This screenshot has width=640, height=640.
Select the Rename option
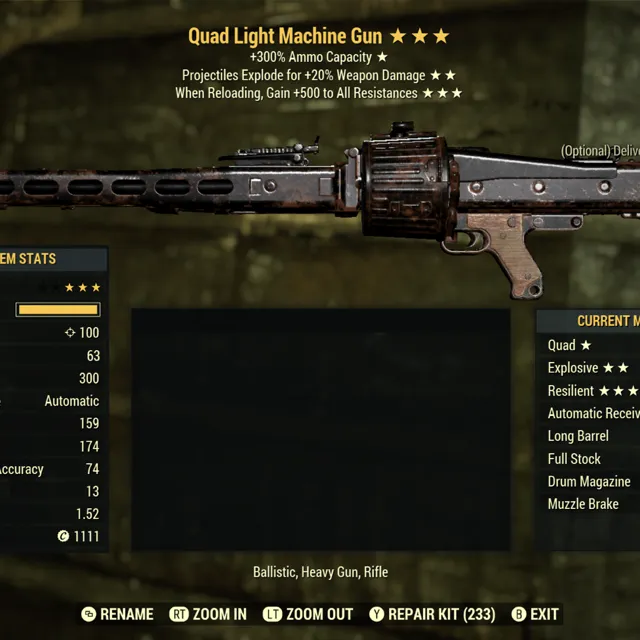pyautogui.click(x=117, y=614)
